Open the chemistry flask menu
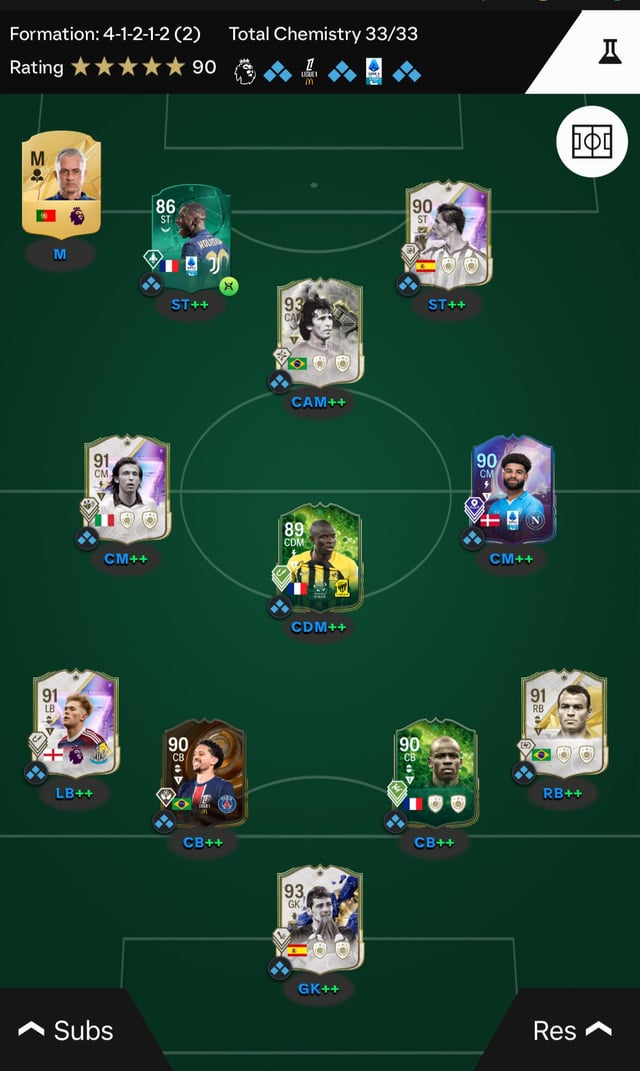 (609, 52)
